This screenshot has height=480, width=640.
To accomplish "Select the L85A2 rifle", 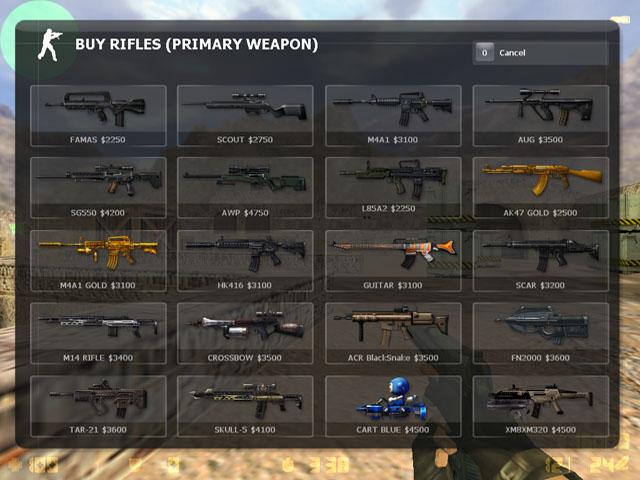I will [393, 187].
